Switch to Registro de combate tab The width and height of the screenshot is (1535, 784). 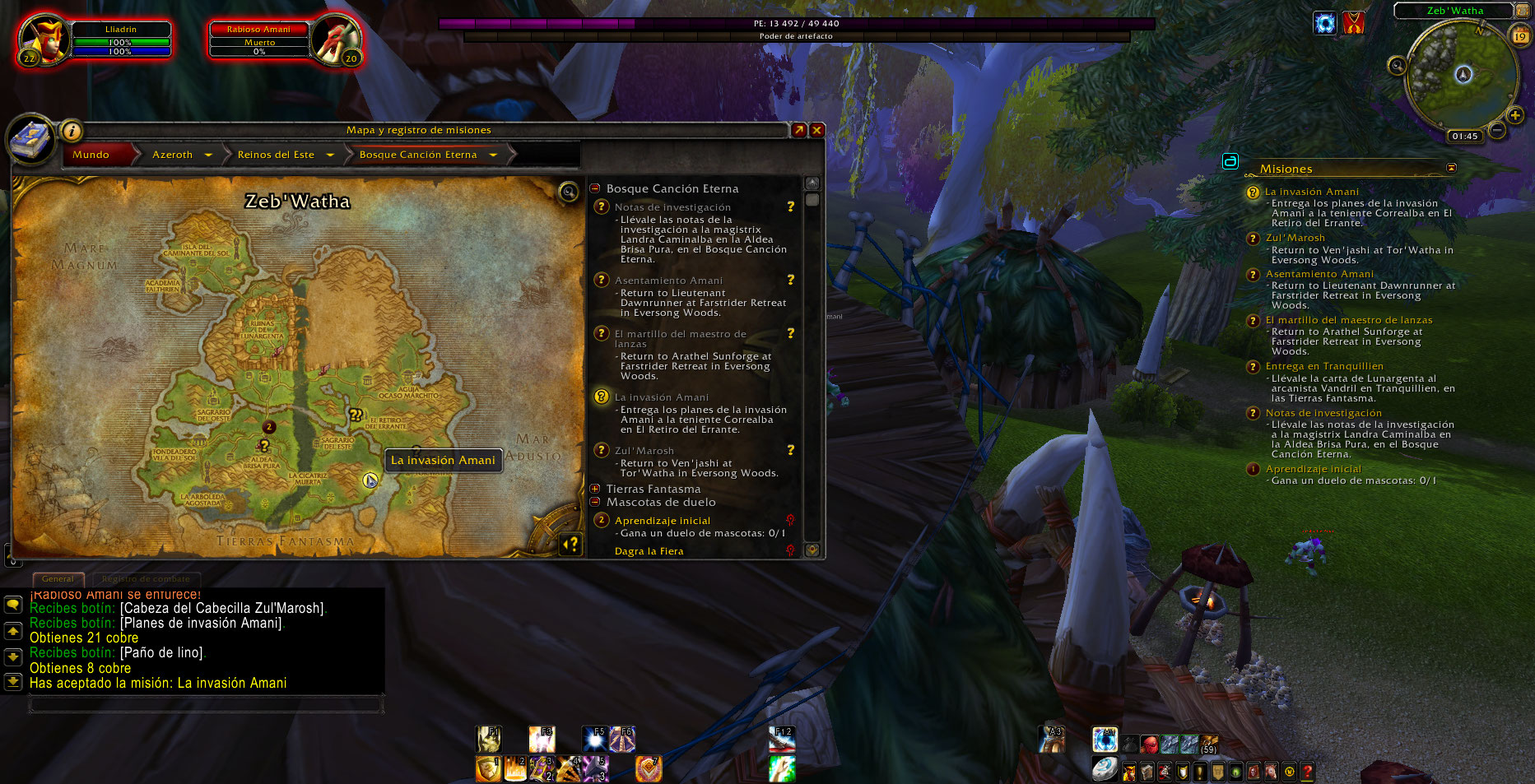point(146,579)
